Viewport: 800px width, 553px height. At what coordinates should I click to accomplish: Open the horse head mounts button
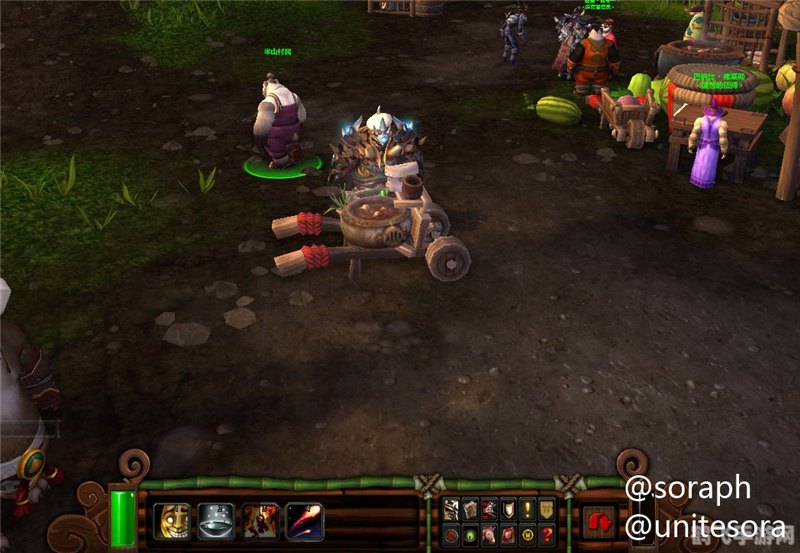click(490, 533)
